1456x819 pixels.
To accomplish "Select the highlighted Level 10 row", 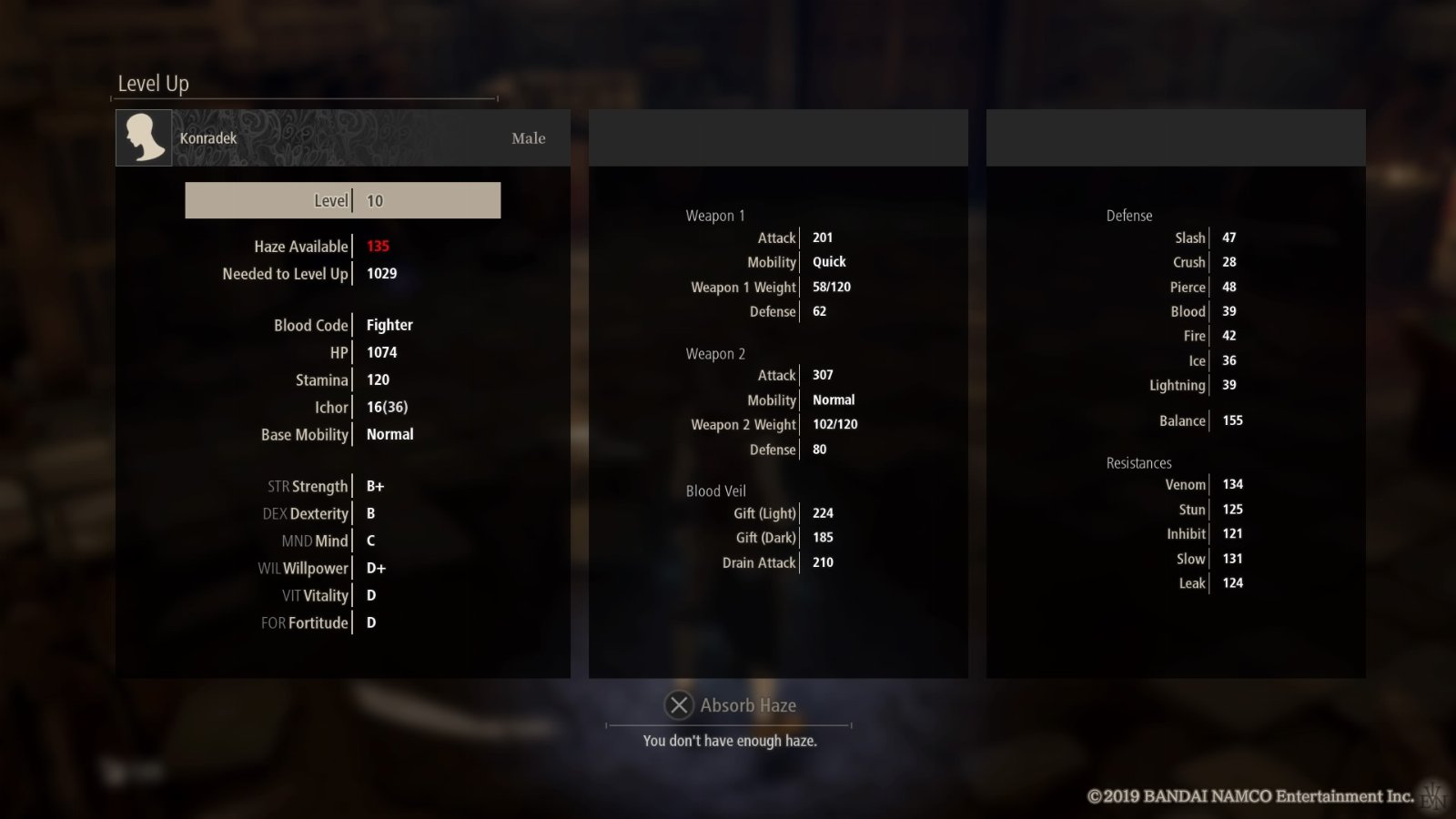I will [x=343, y=200].
